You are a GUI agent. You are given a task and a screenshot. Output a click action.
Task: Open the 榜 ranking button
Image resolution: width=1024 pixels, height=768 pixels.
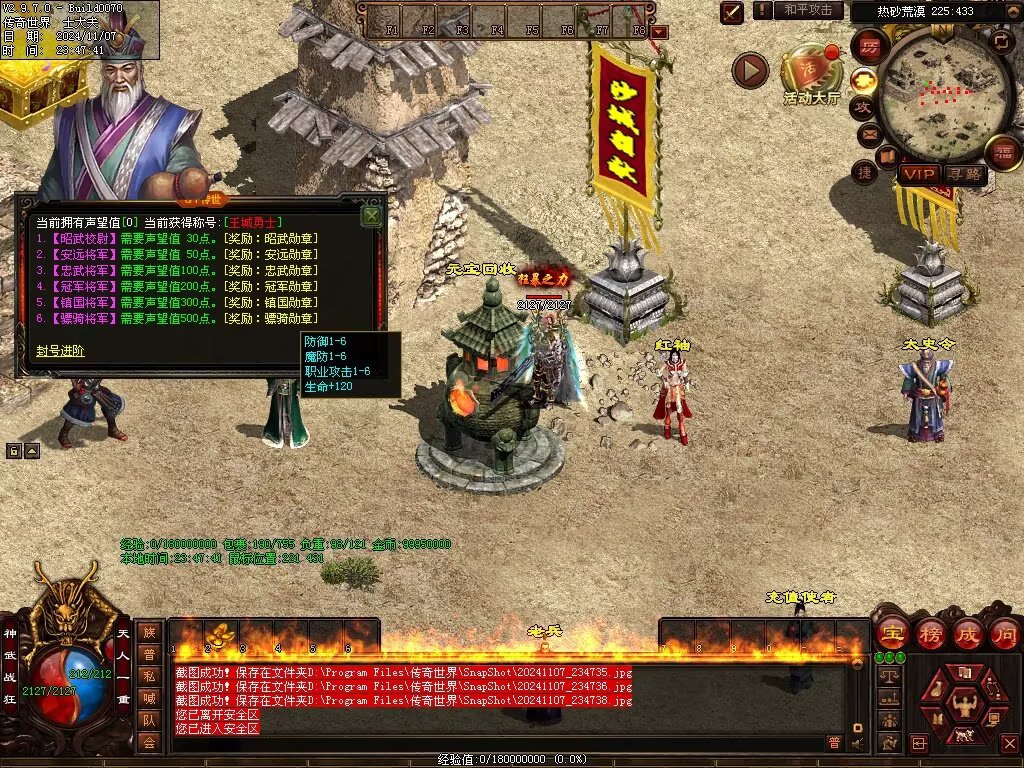(x=929, y=633)
